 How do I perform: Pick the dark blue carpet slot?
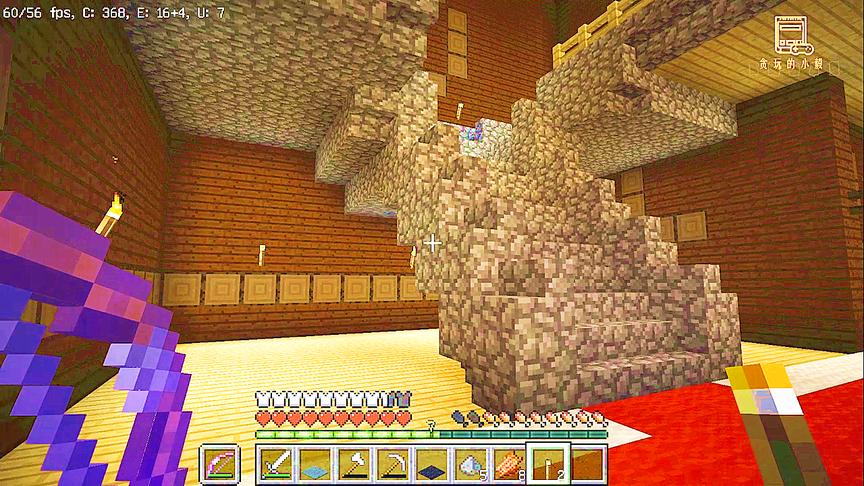click(x=431, y=463)
